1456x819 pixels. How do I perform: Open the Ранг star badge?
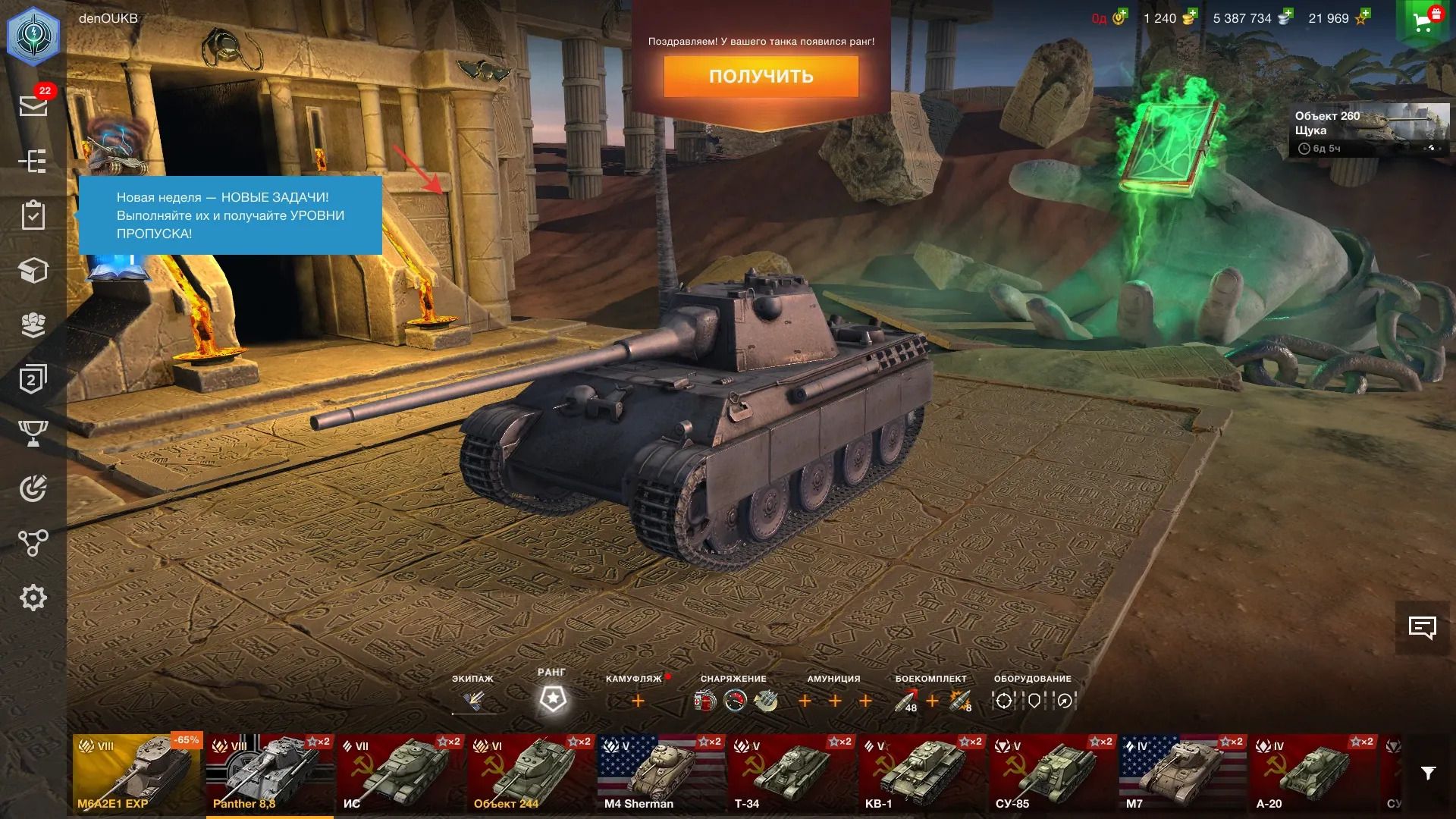coord(552,699)
